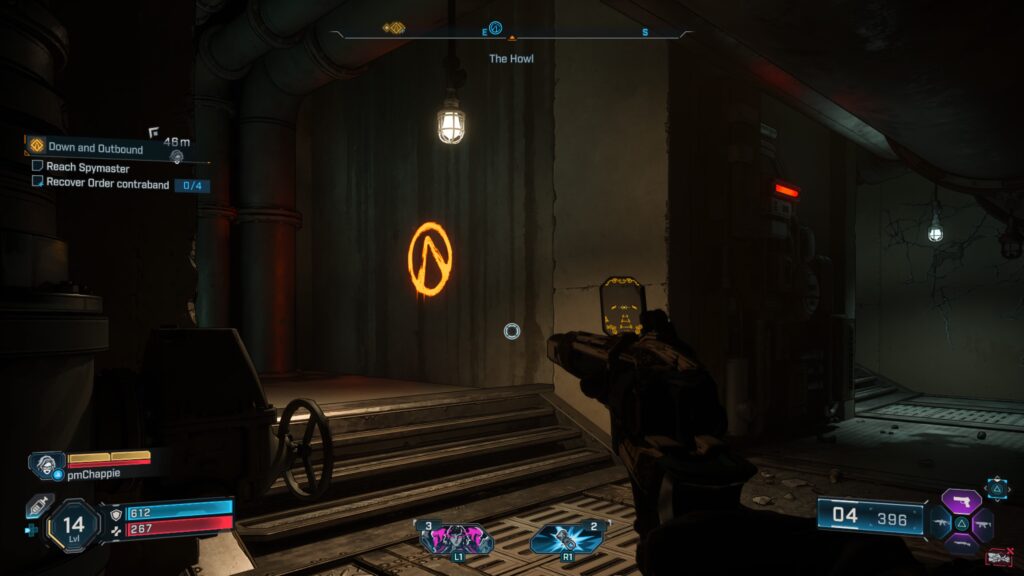Activate the pink action skill icon
Image resolution: width=1024 pixels, height=576 pixels.
click(x=458, y=538)
